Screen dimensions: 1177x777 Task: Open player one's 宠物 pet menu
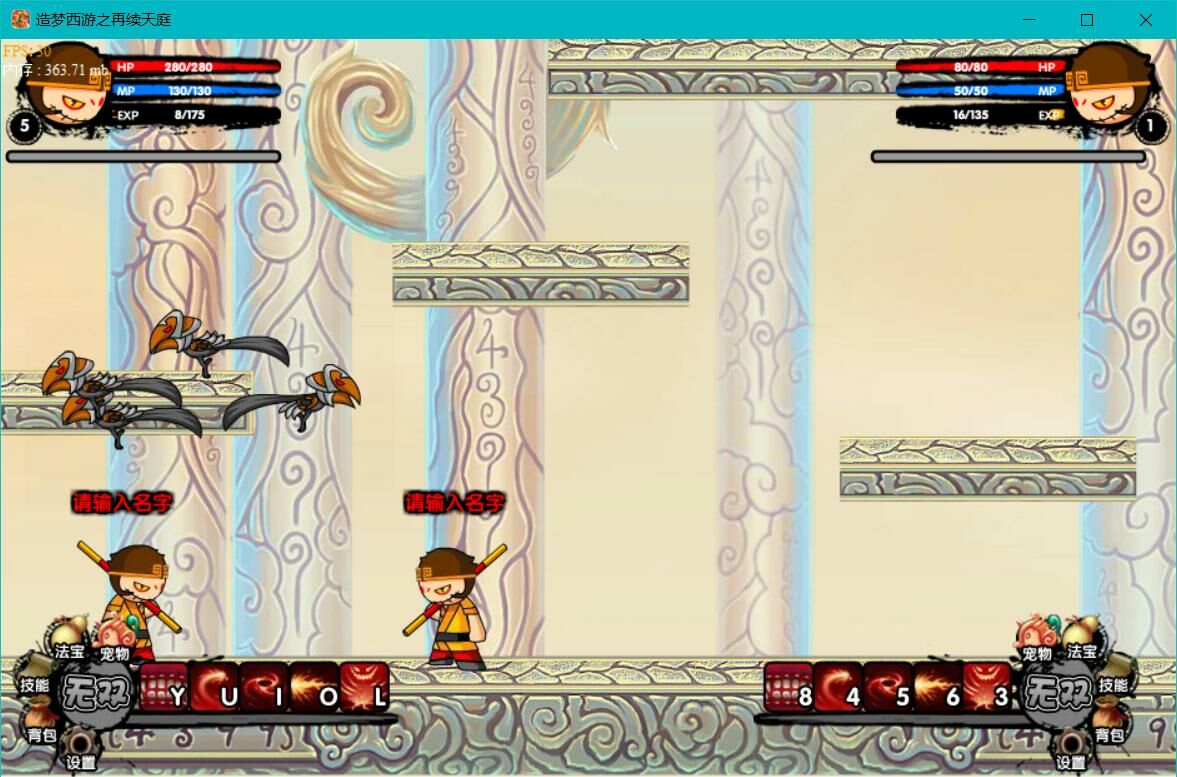point(114,640)
